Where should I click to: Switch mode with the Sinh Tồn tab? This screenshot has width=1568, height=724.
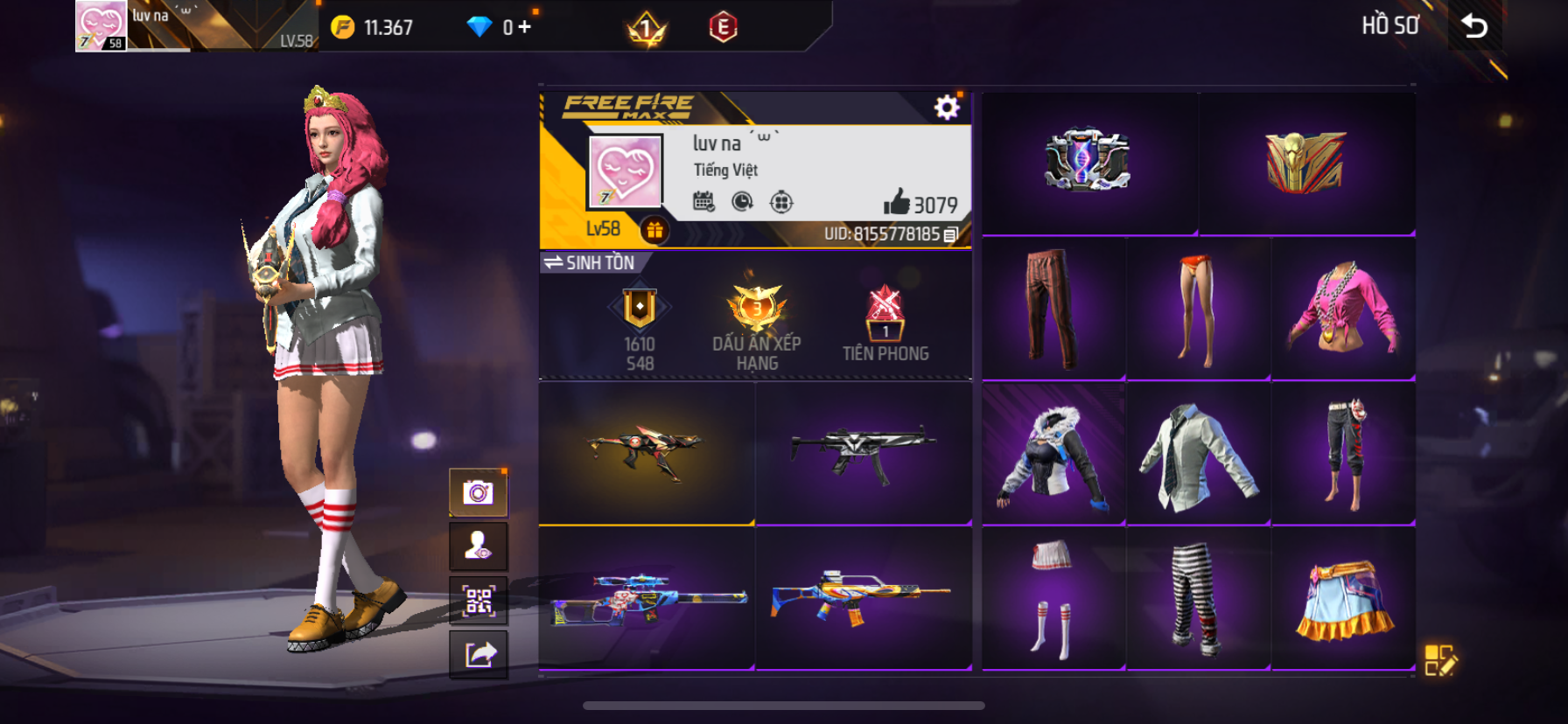point(590,262)
